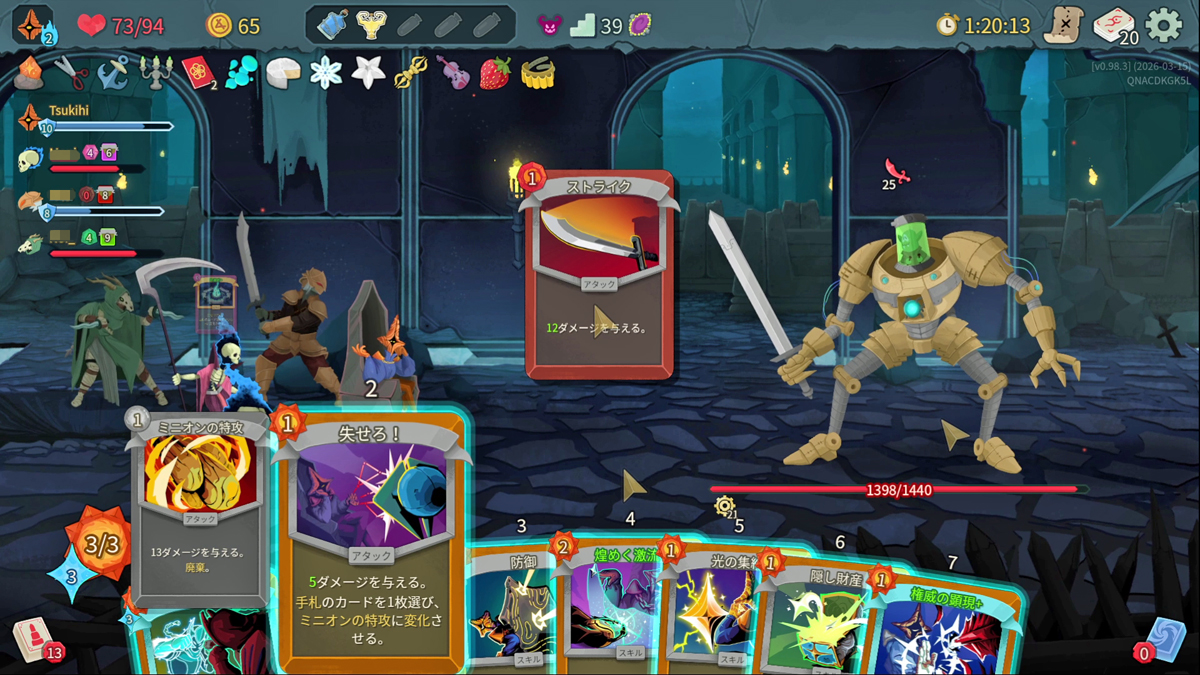Open the map scroll icon
This screenshot has height=675, width=1200.
[x=1063, y=25]
